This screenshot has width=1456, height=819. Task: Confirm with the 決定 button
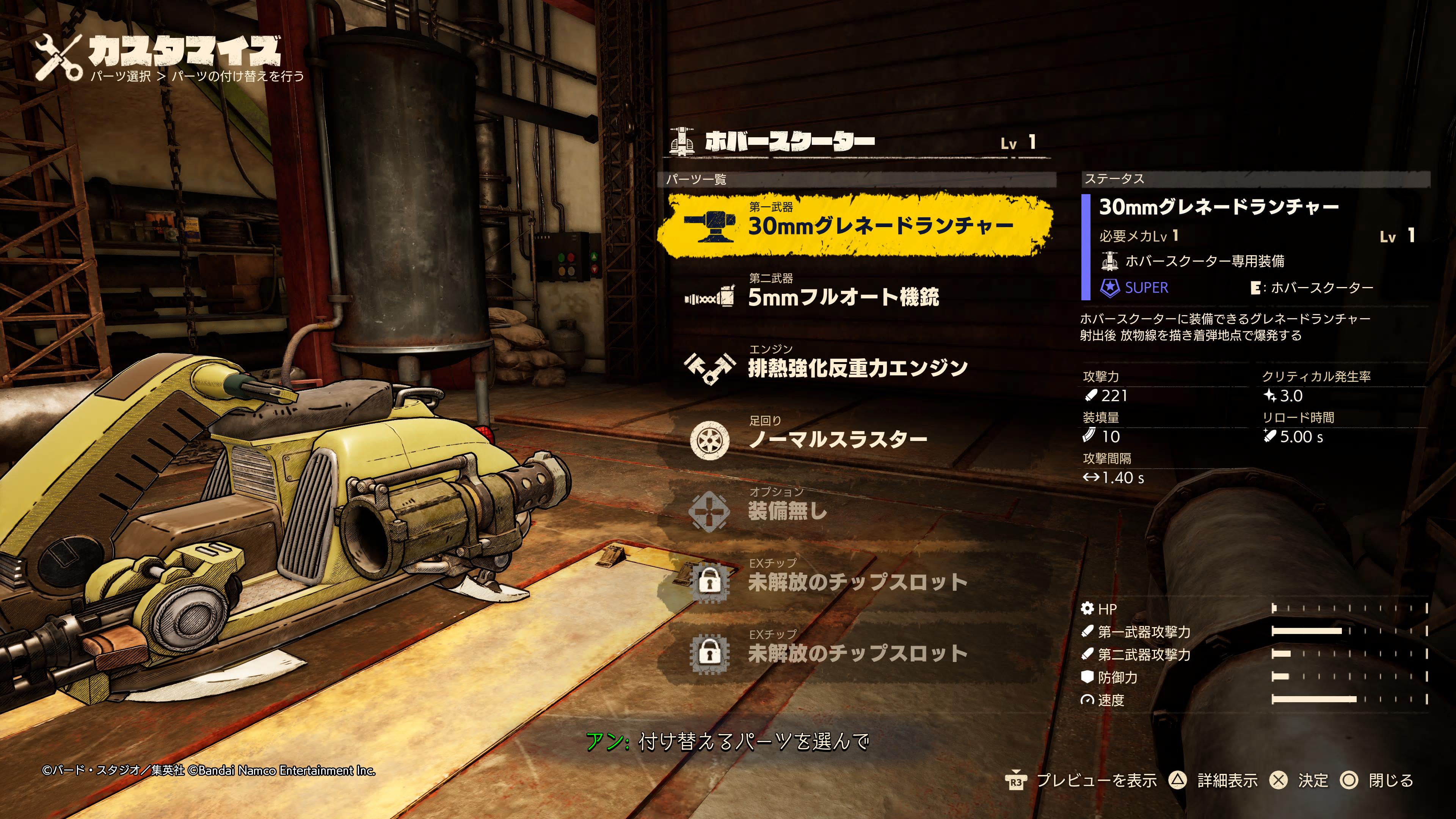click(1312, 781)
